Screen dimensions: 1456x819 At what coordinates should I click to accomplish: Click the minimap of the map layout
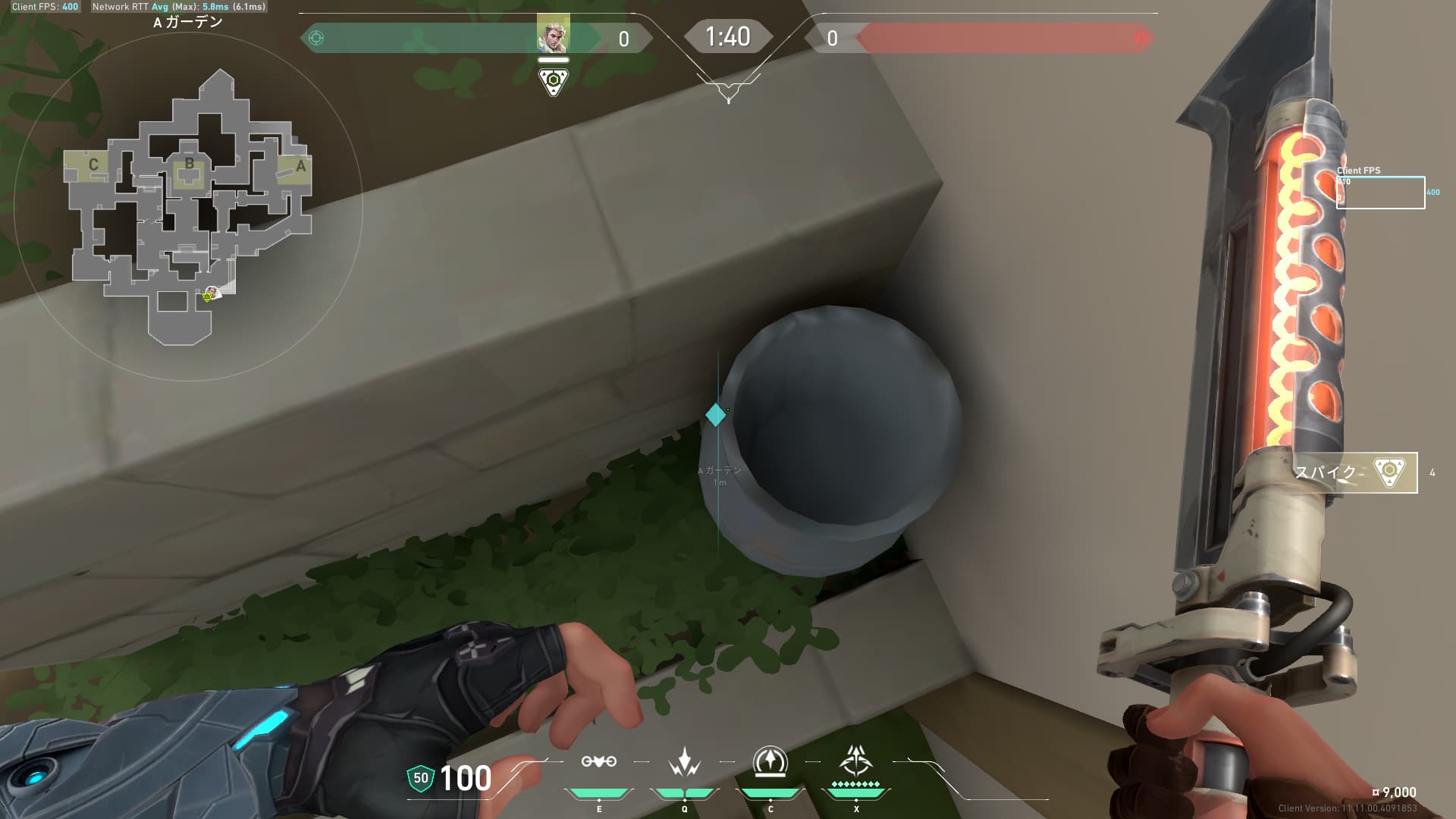pos(188,206)
